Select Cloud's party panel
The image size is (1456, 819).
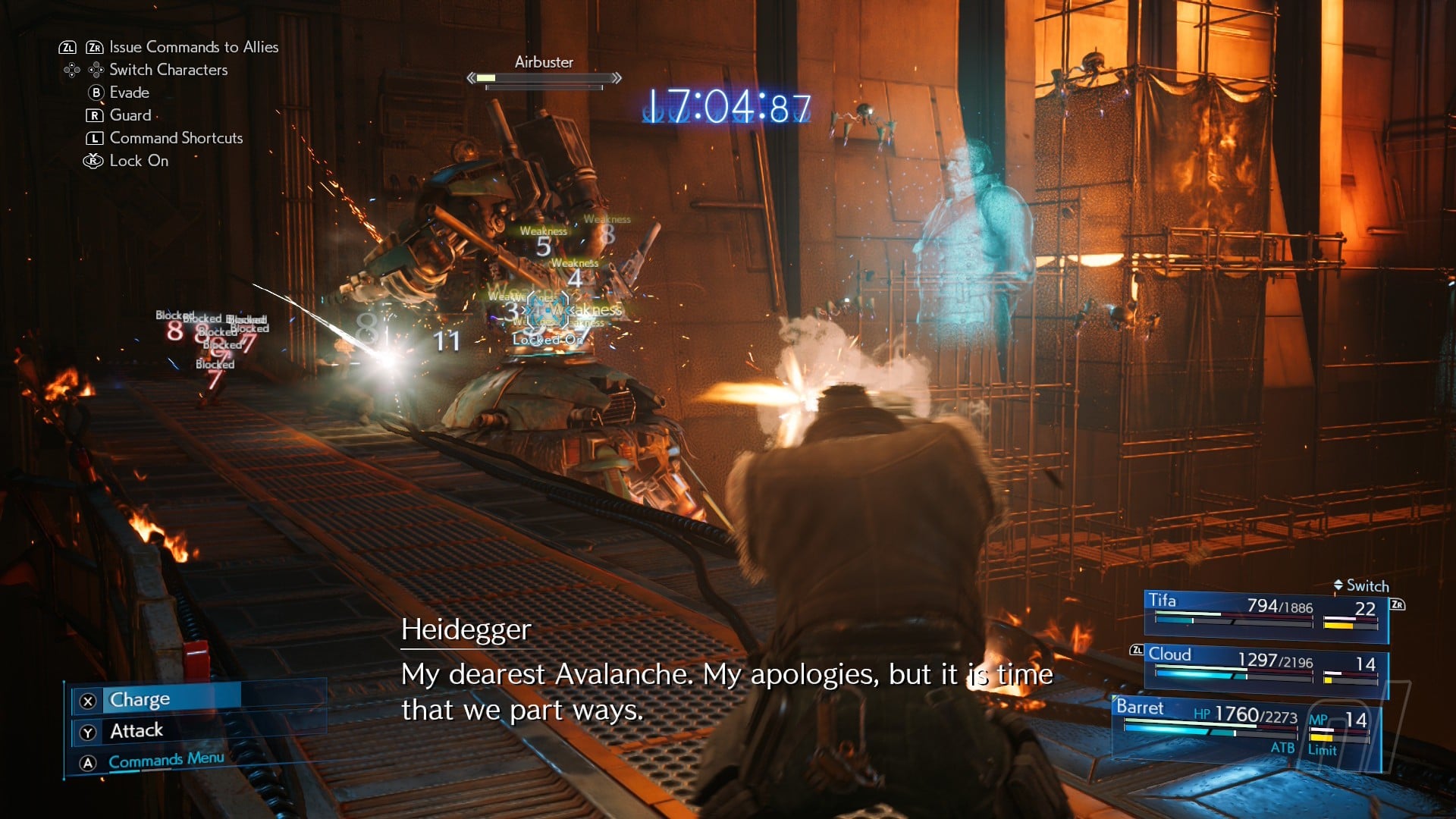1265,665
